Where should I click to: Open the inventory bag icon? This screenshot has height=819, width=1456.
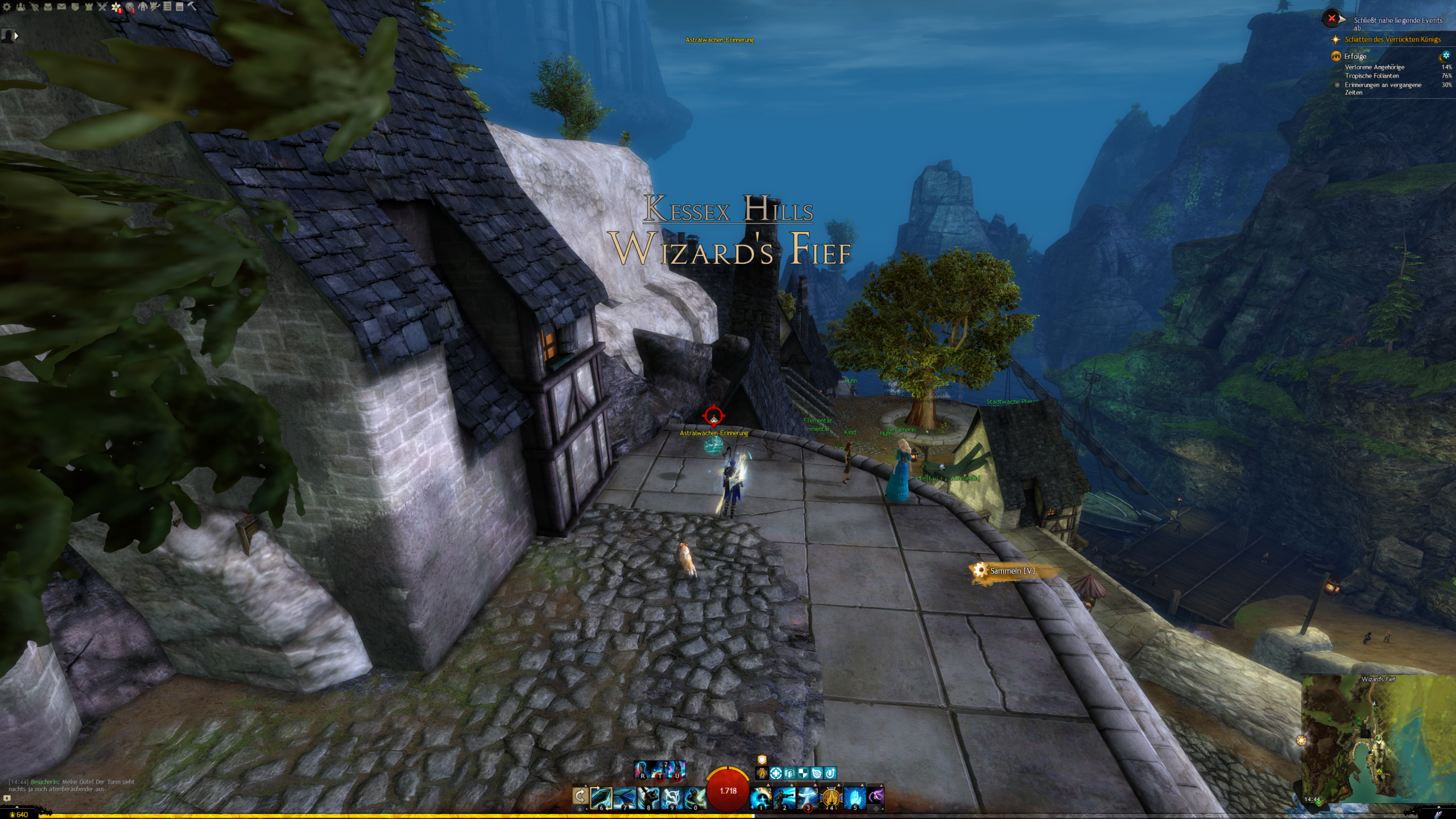pyautogui.click(x=48, y=7)
